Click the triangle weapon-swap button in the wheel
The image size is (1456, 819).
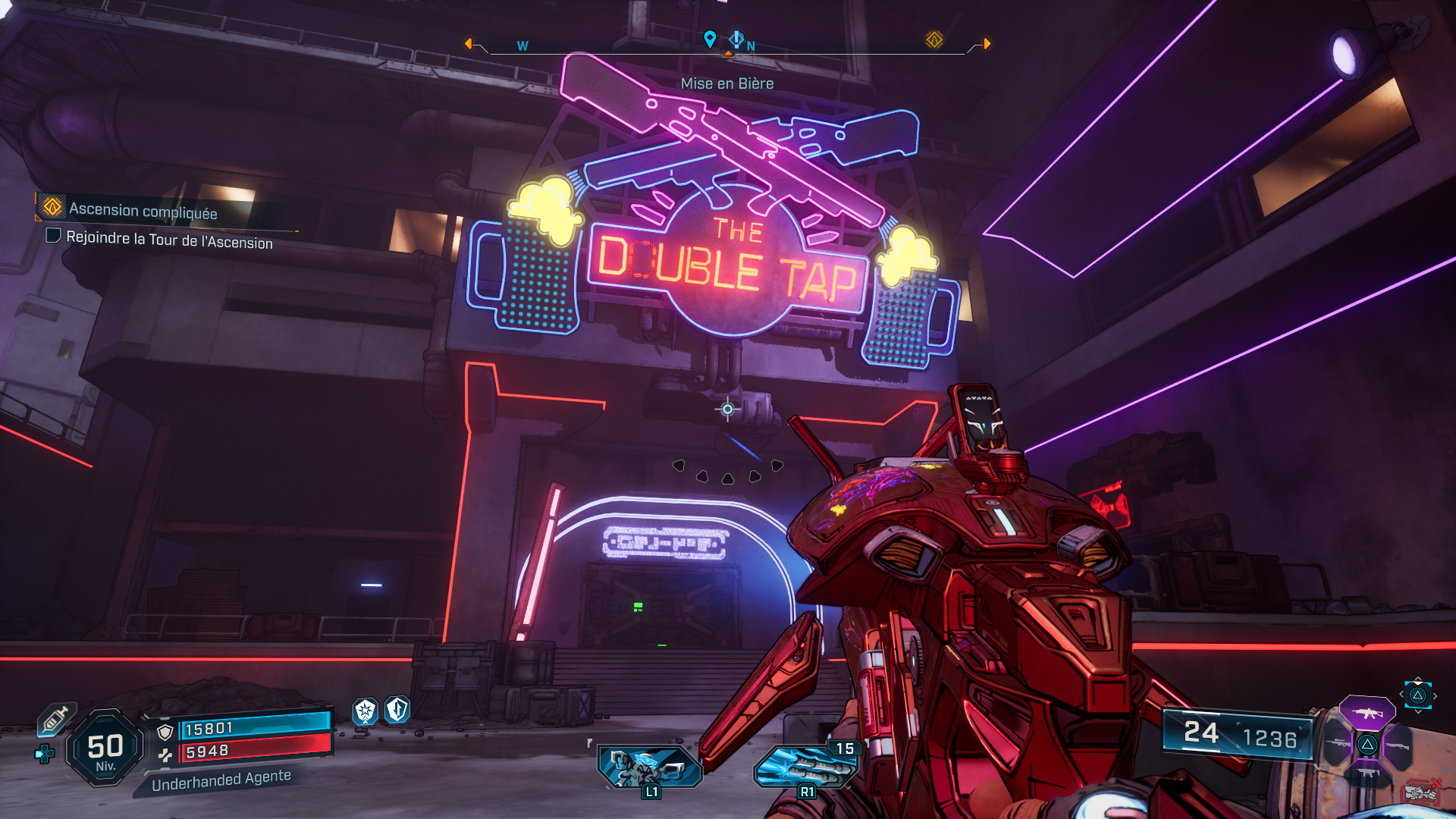tap(1367, 745)
